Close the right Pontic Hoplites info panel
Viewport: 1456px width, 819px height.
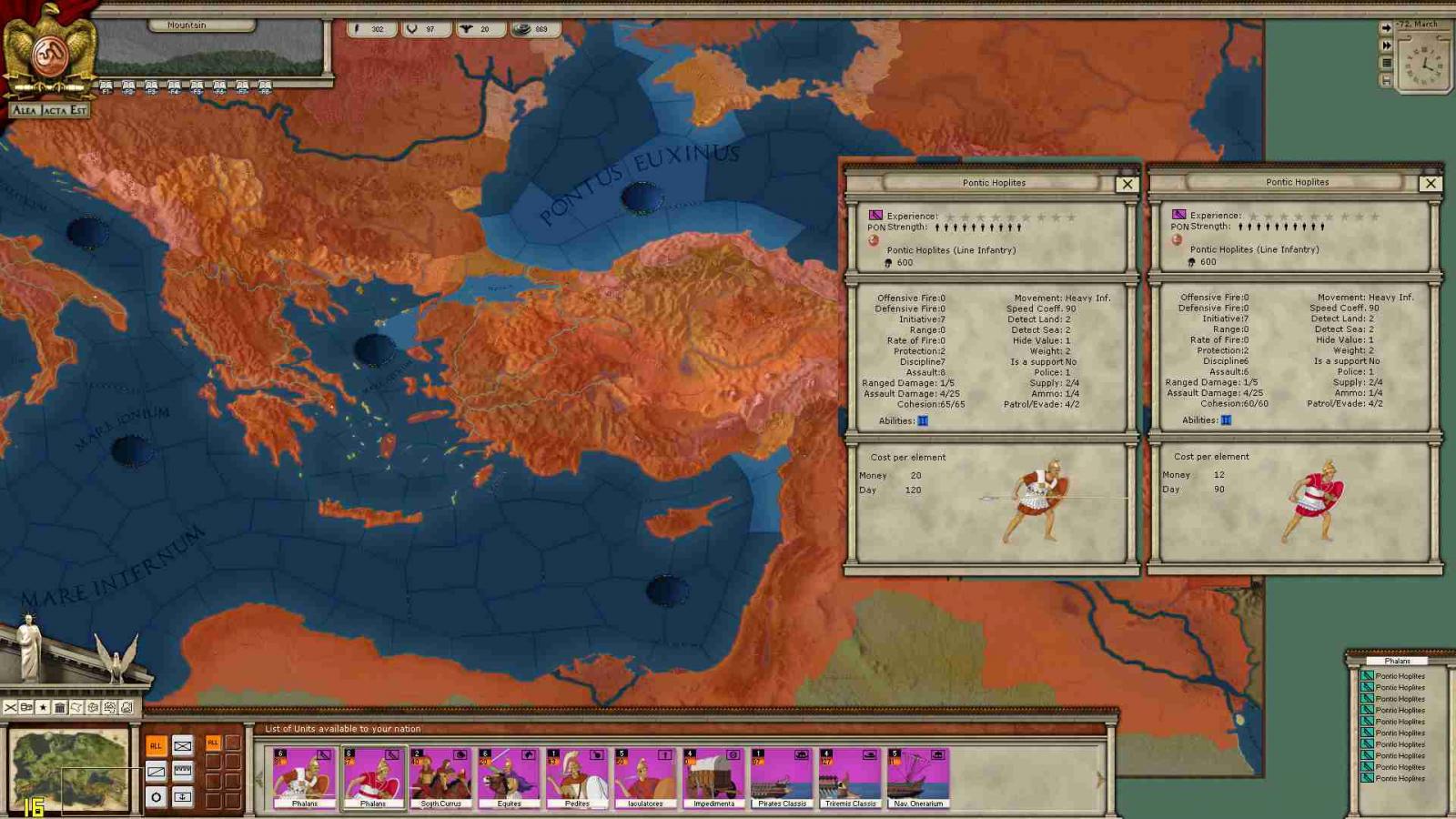1431,183
